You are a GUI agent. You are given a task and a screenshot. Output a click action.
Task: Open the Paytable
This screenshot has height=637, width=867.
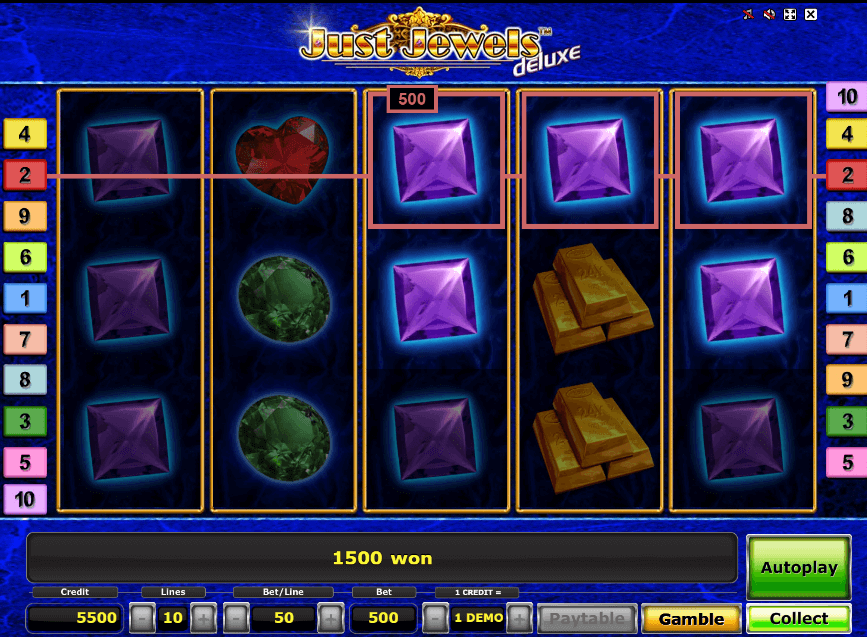587,619
